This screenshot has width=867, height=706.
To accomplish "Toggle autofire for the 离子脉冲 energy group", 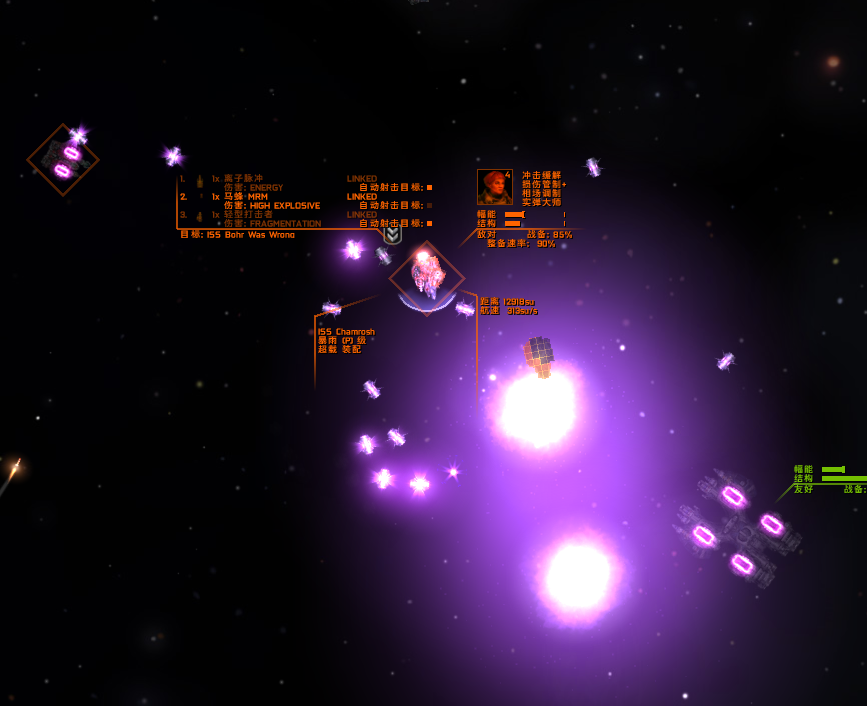I will click(429, 188).
